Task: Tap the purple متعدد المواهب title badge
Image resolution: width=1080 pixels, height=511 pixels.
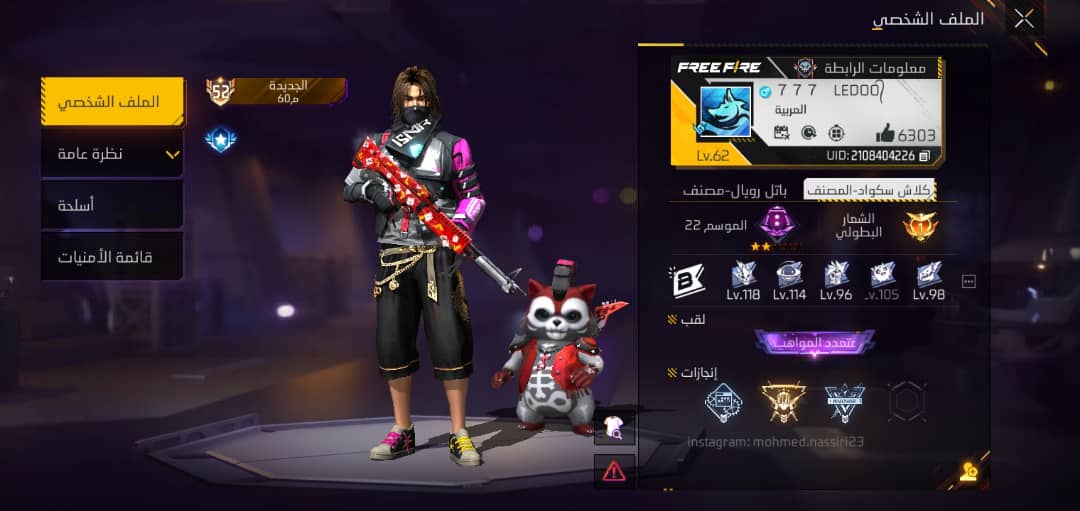Action: [x=814, y=342]
